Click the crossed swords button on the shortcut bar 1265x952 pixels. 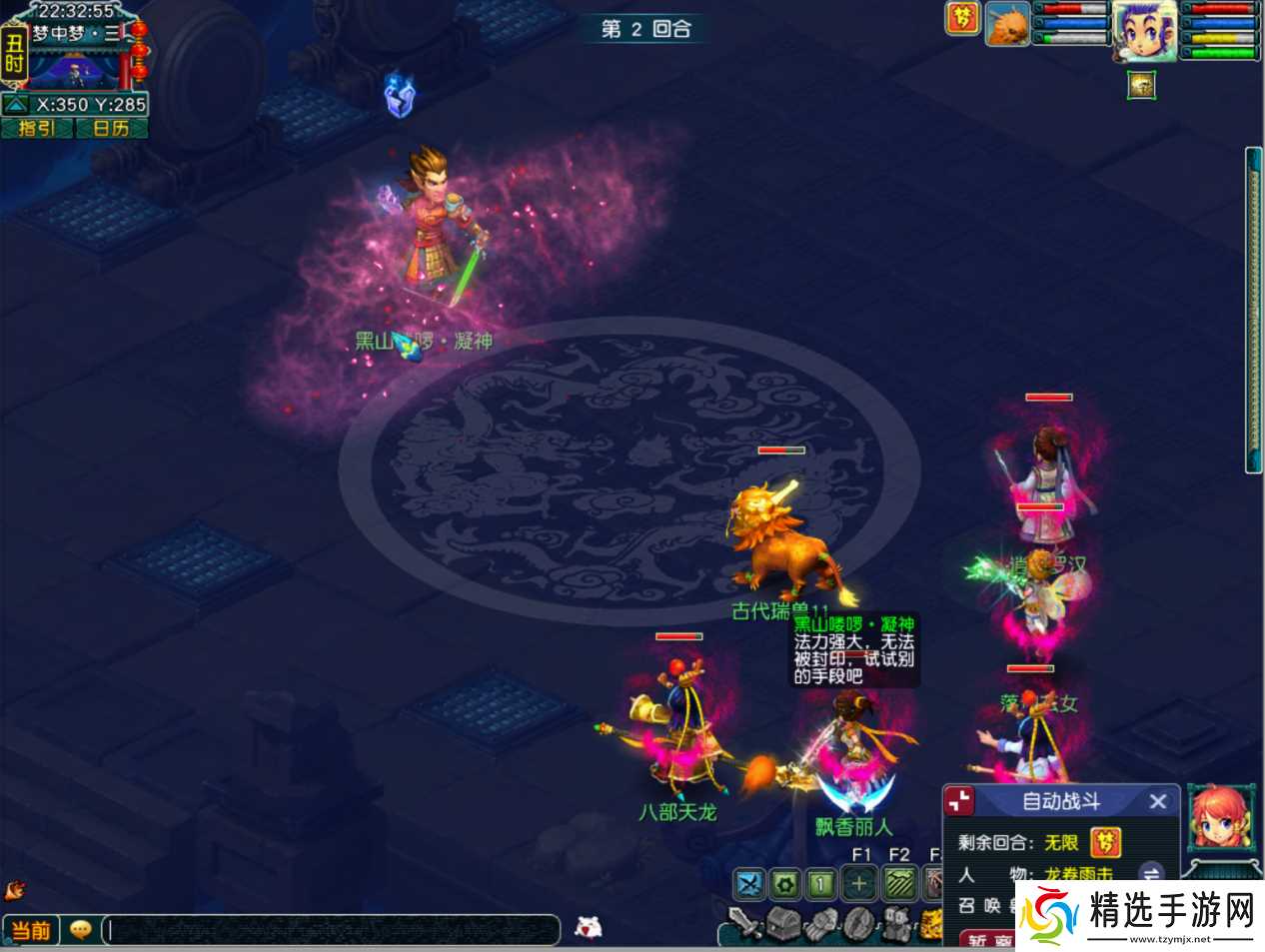[x=749, y=883]
